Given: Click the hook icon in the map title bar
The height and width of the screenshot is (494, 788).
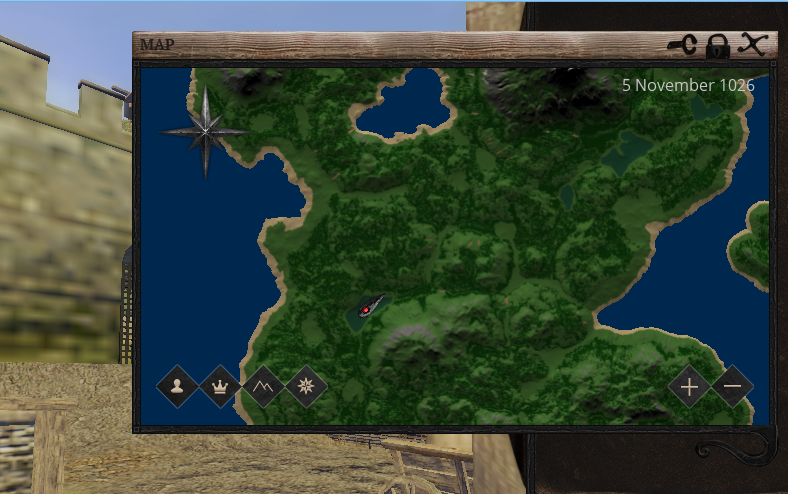Looking at the screenshot, I should click(x=683, y=44).
